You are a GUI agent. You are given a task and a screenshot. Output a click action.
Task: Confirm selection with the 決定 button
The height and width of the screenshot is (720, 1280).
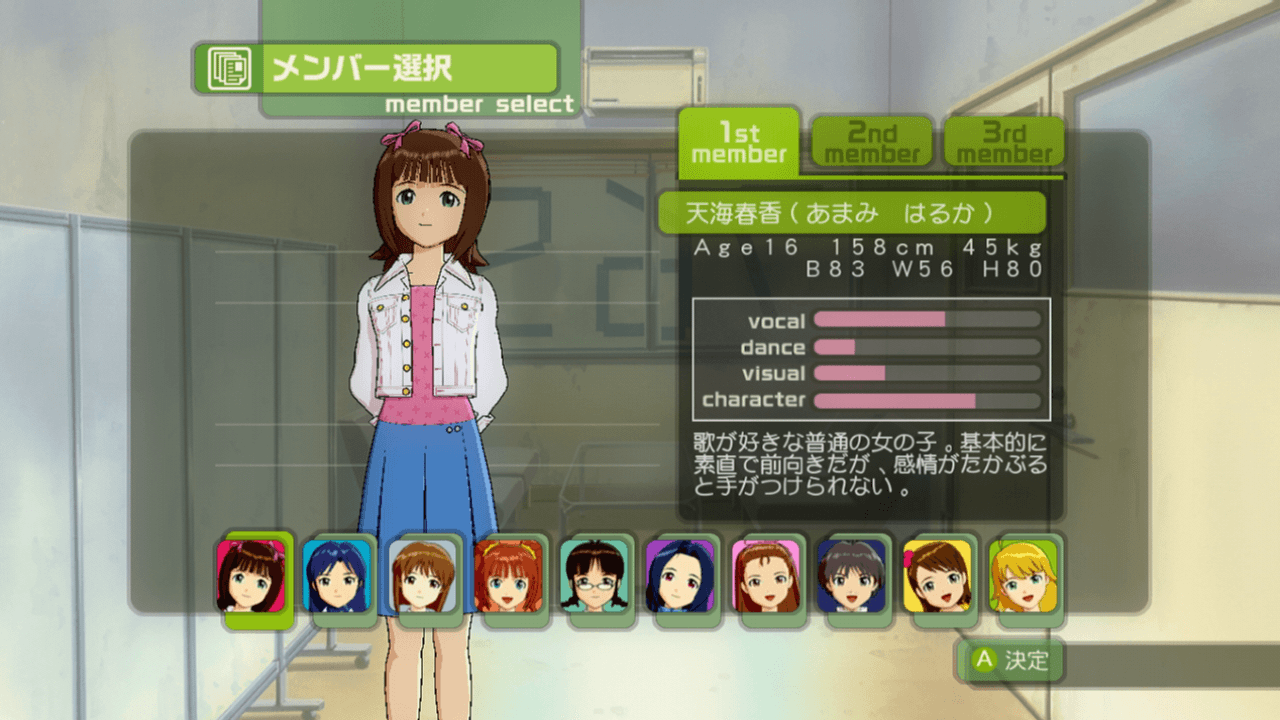tap(1013, 661)
